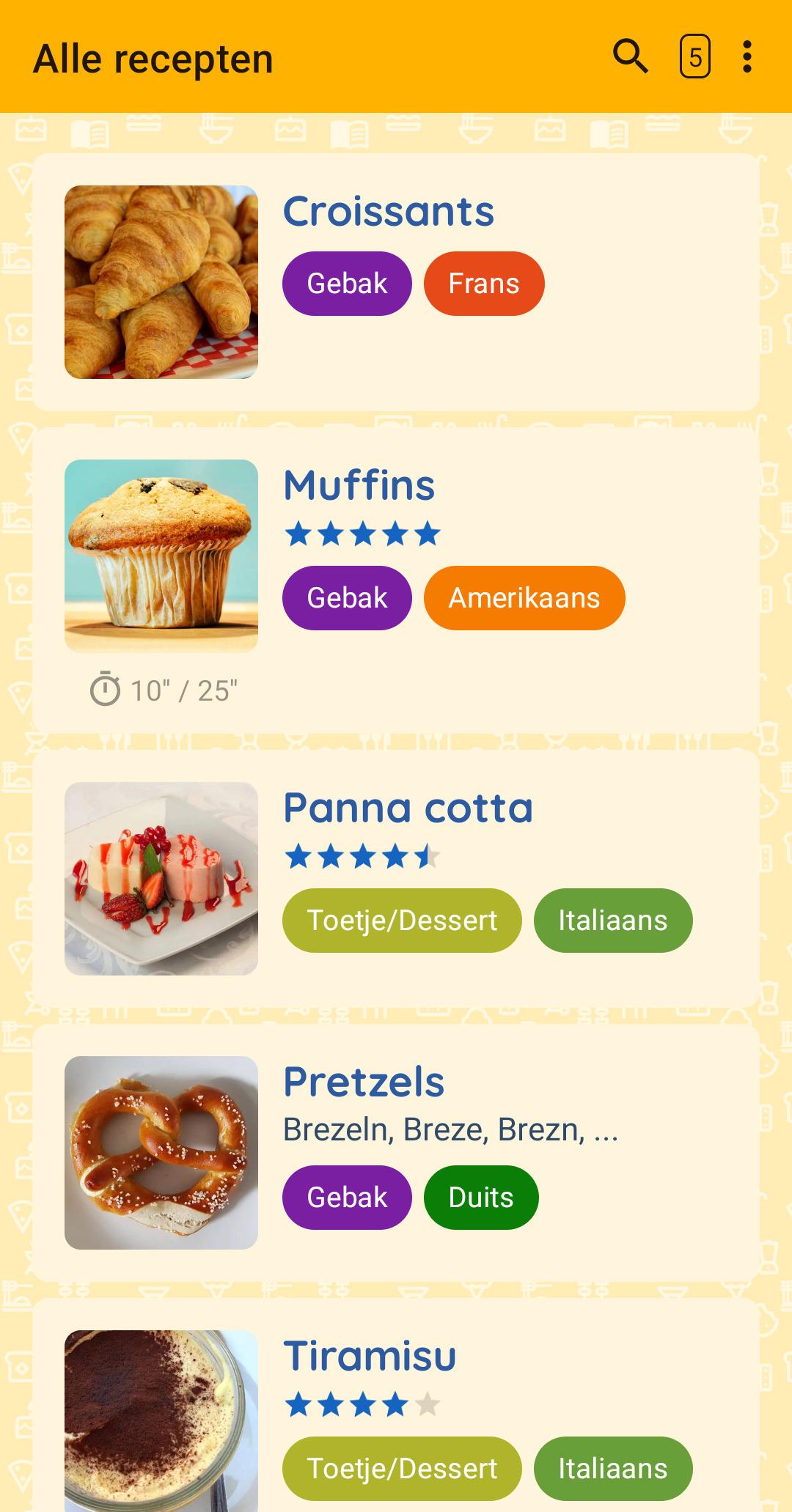Open the three-dot overflow menu
This screenshot has height=1512, width=792.
747,56
